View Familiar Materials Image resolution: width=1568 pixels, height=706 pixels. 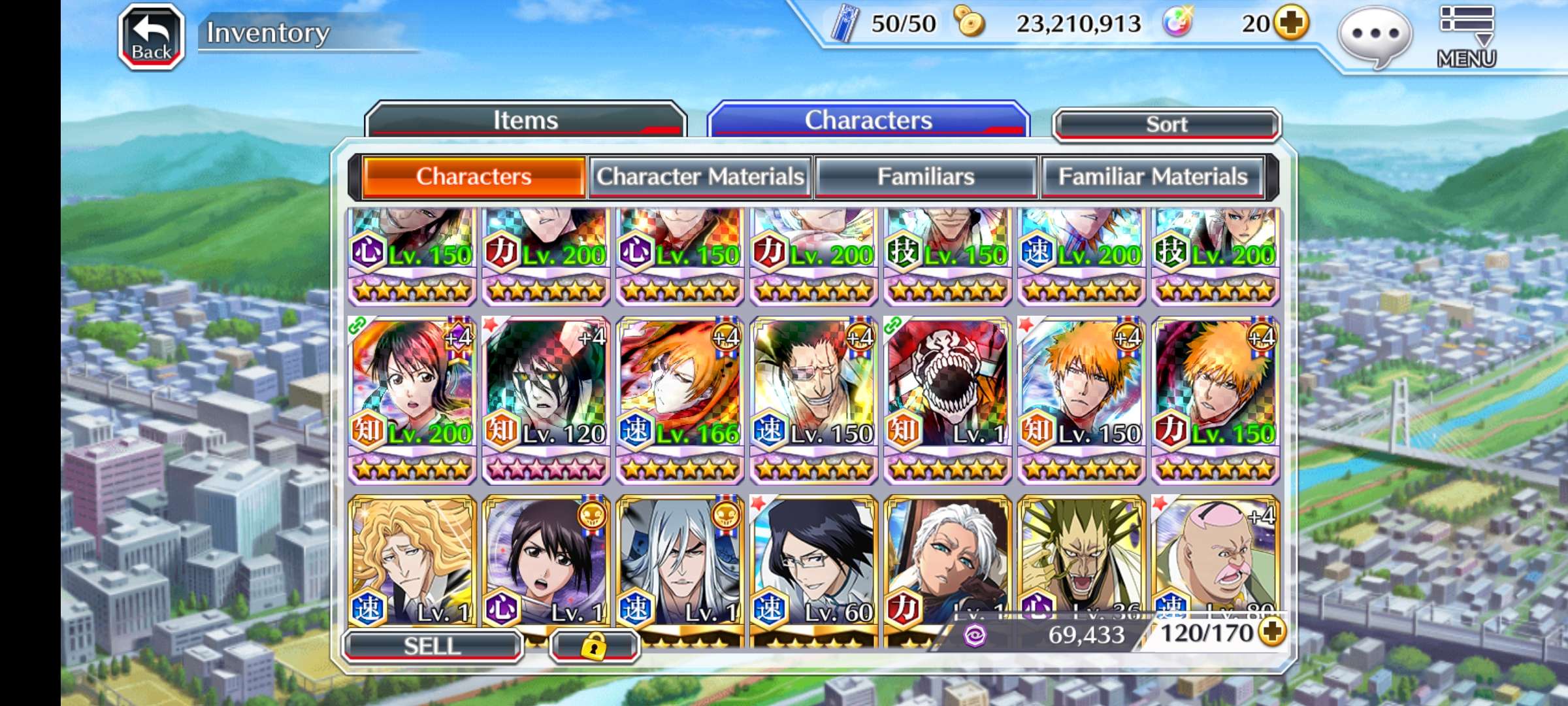(1152, 176)
